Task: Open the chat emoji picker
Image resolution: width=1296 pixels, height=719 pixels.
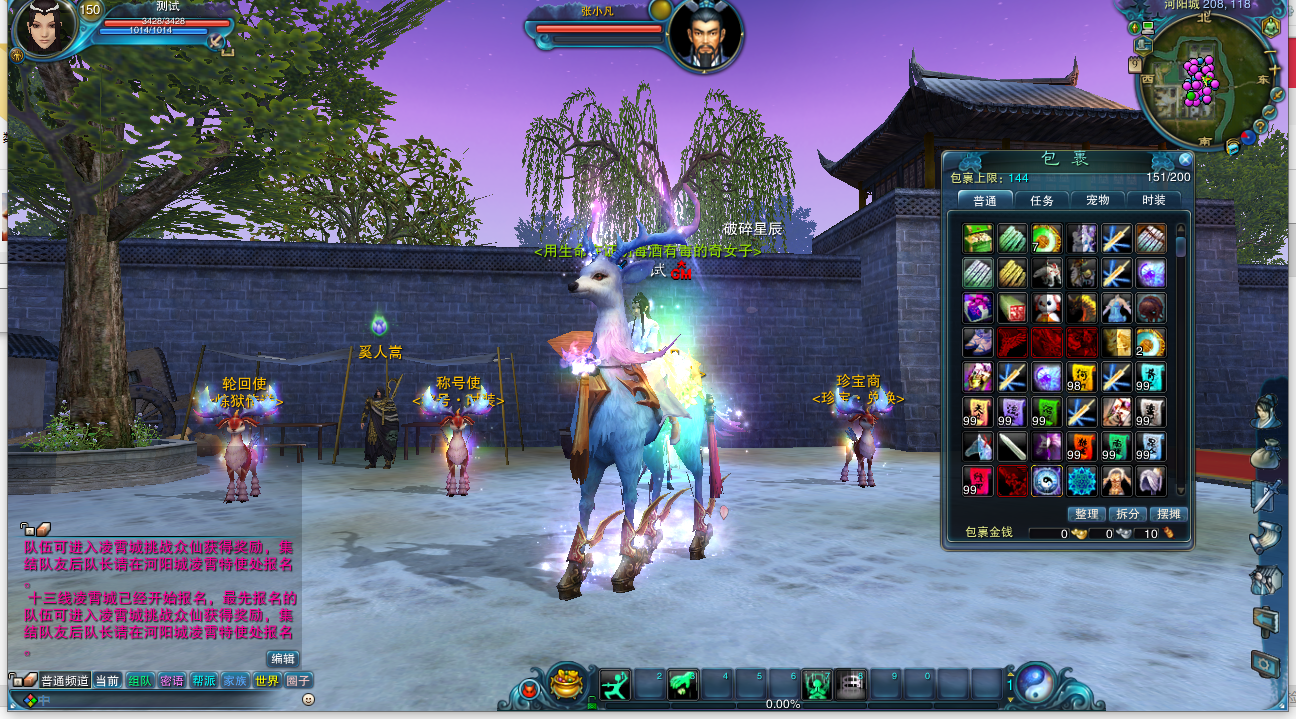Action: pos(308,698)
